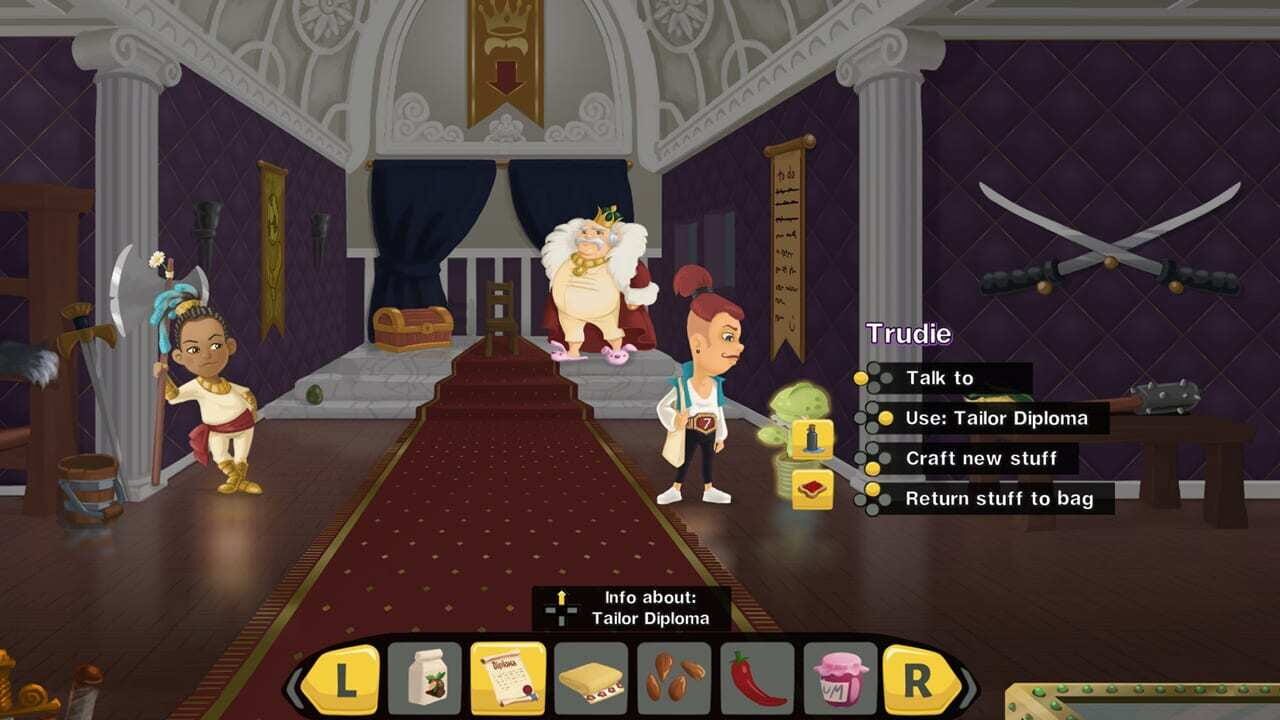Pick the yellow sponge cake item
Screen dimensions: 1280x720
[590, 679]
